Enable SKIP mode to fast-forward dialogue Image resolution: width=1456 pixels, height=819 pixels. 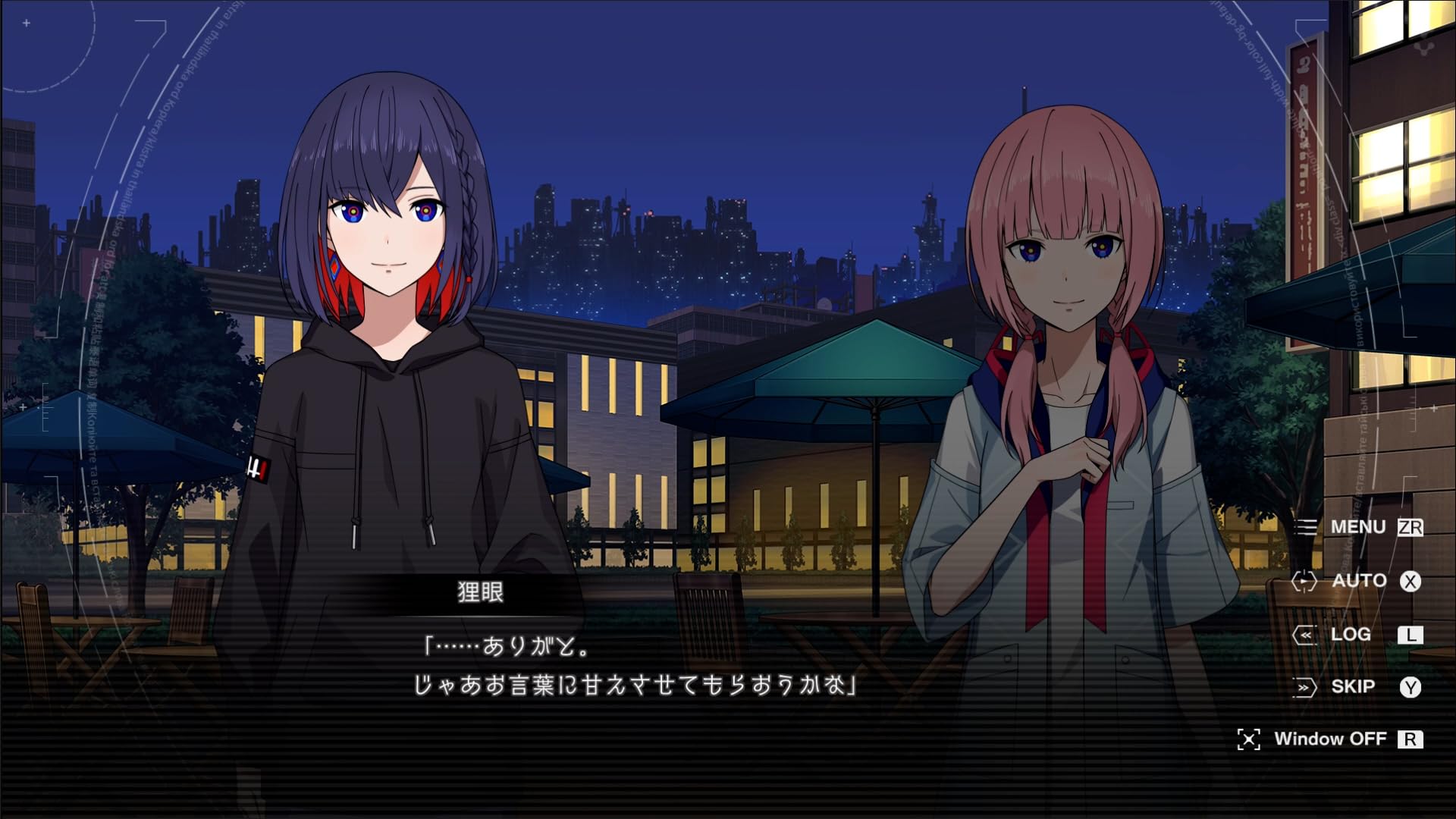click(1354, 686)
